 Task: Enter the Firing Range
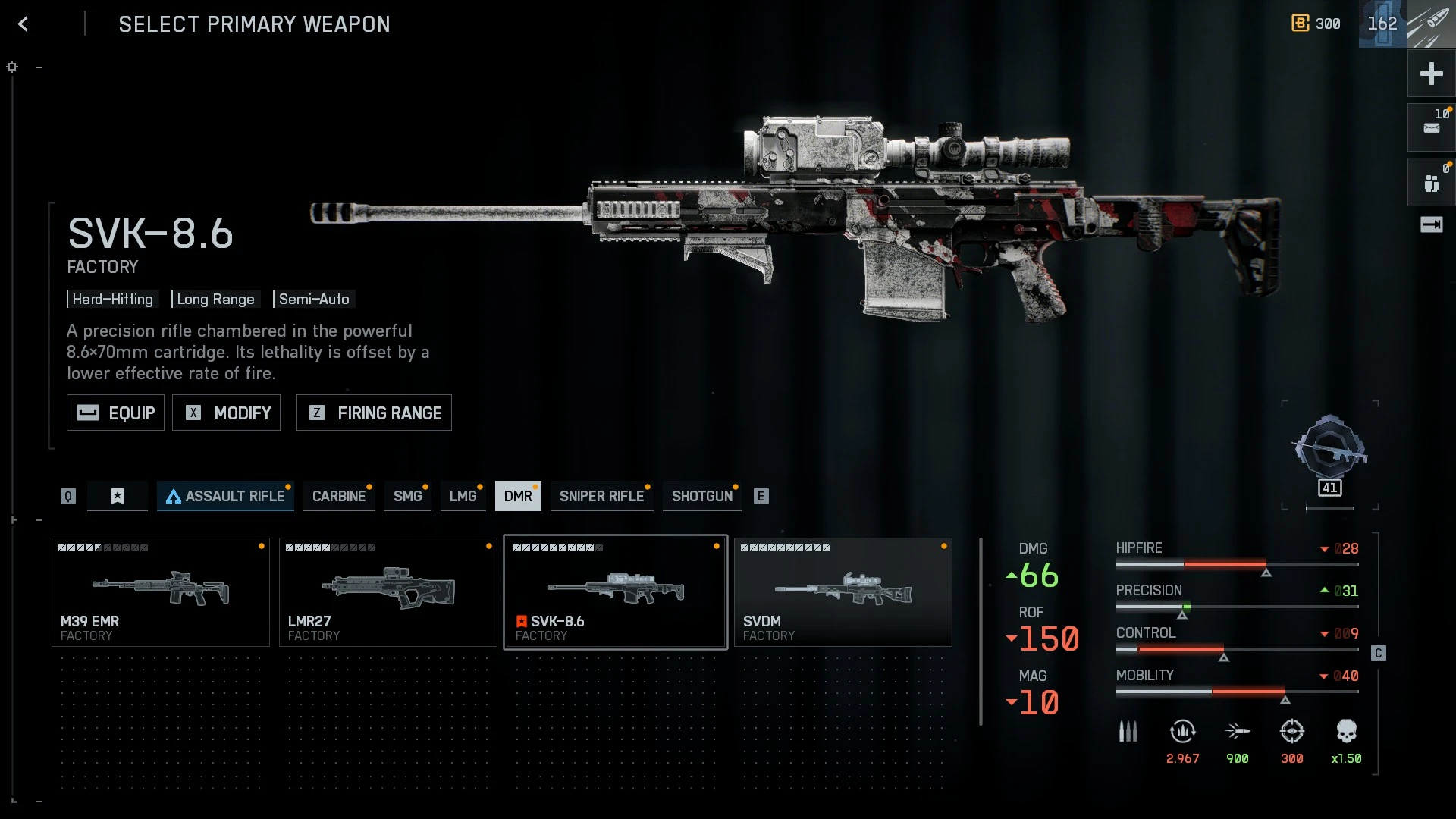tap(373, 413)
